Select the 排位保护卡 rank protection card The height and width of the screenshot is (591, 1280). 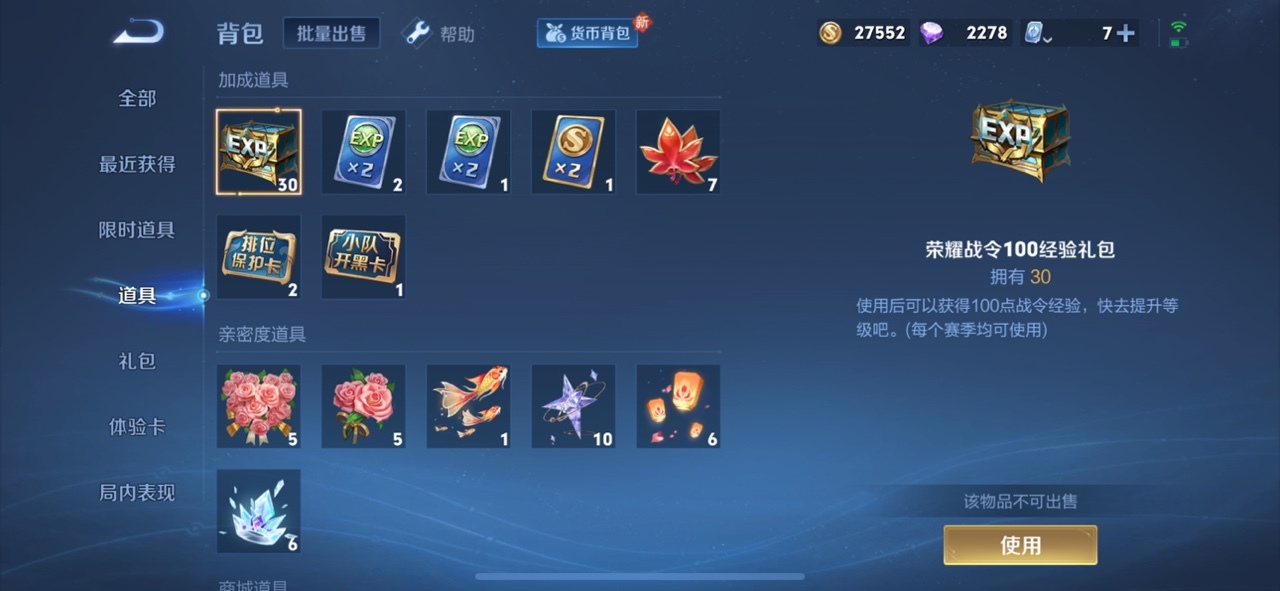click(259, 257)
